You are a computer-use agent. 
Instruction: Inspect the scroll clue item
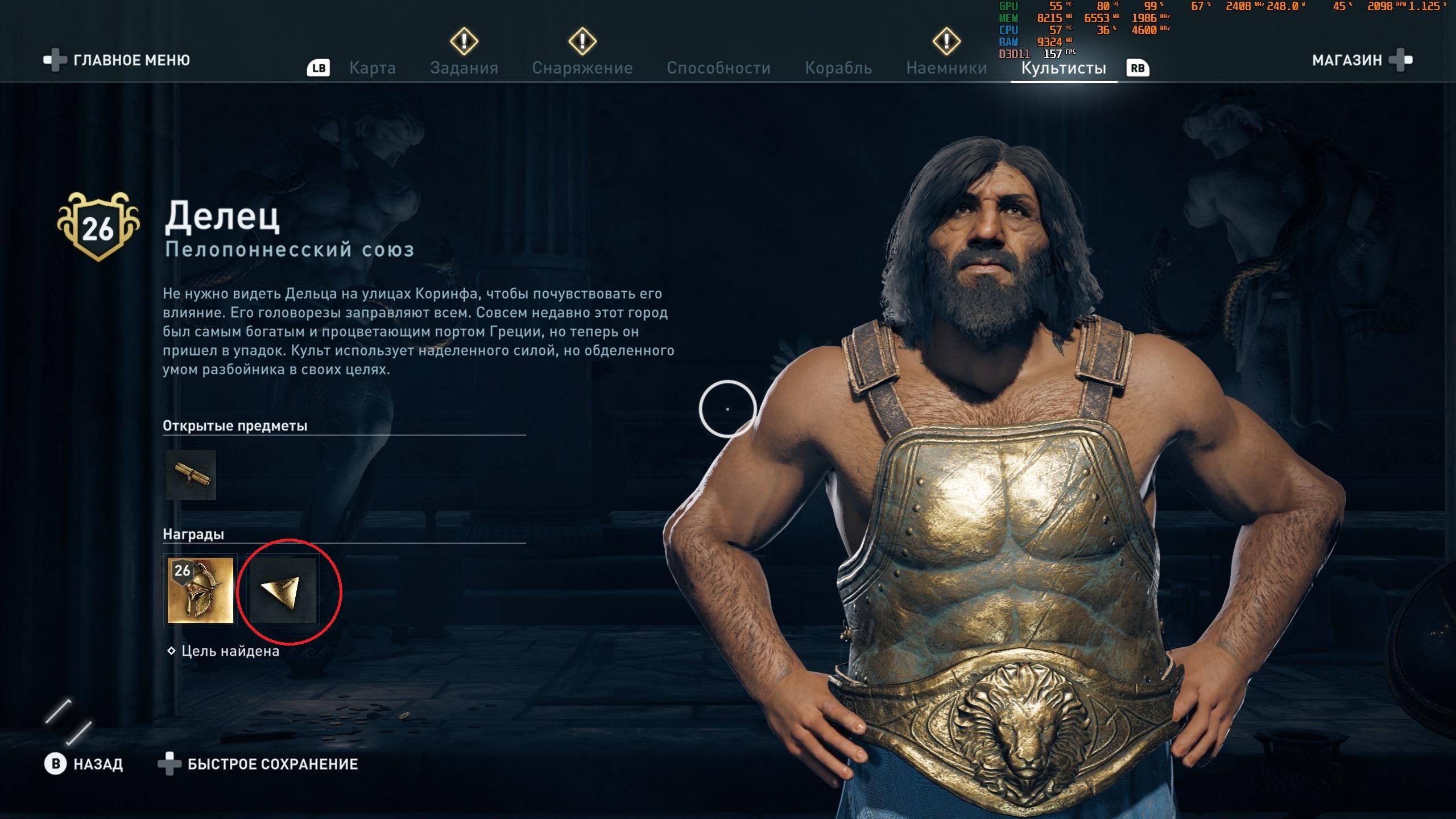(191, 475)
